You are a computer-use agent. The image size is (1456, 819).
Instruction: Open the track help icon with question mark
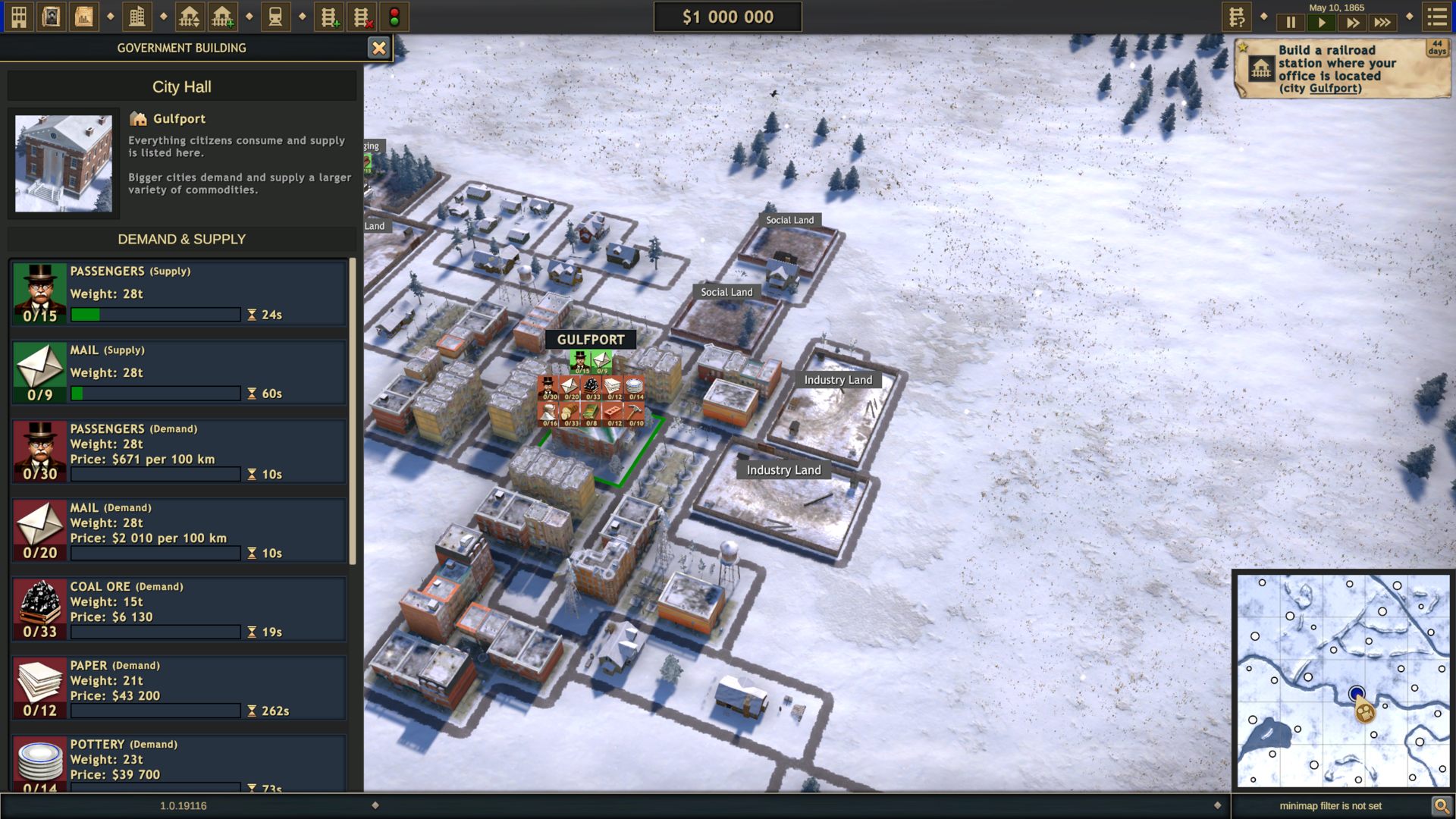(1236, 17)
